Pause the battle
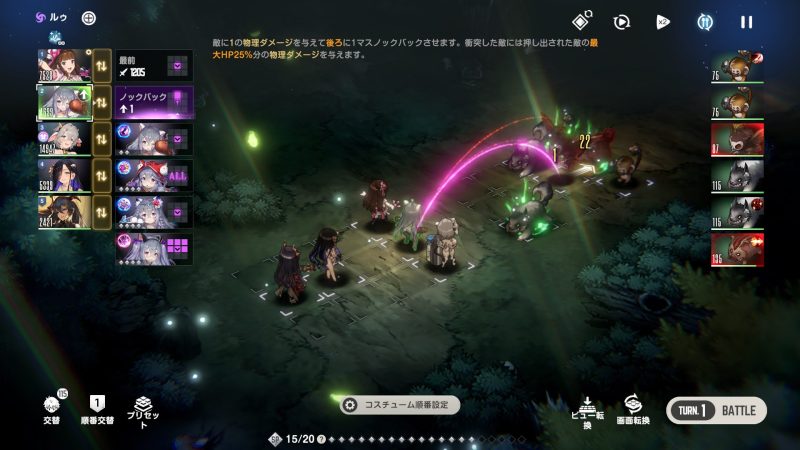This screenshot has width=800, height=450. click(746, 21)
